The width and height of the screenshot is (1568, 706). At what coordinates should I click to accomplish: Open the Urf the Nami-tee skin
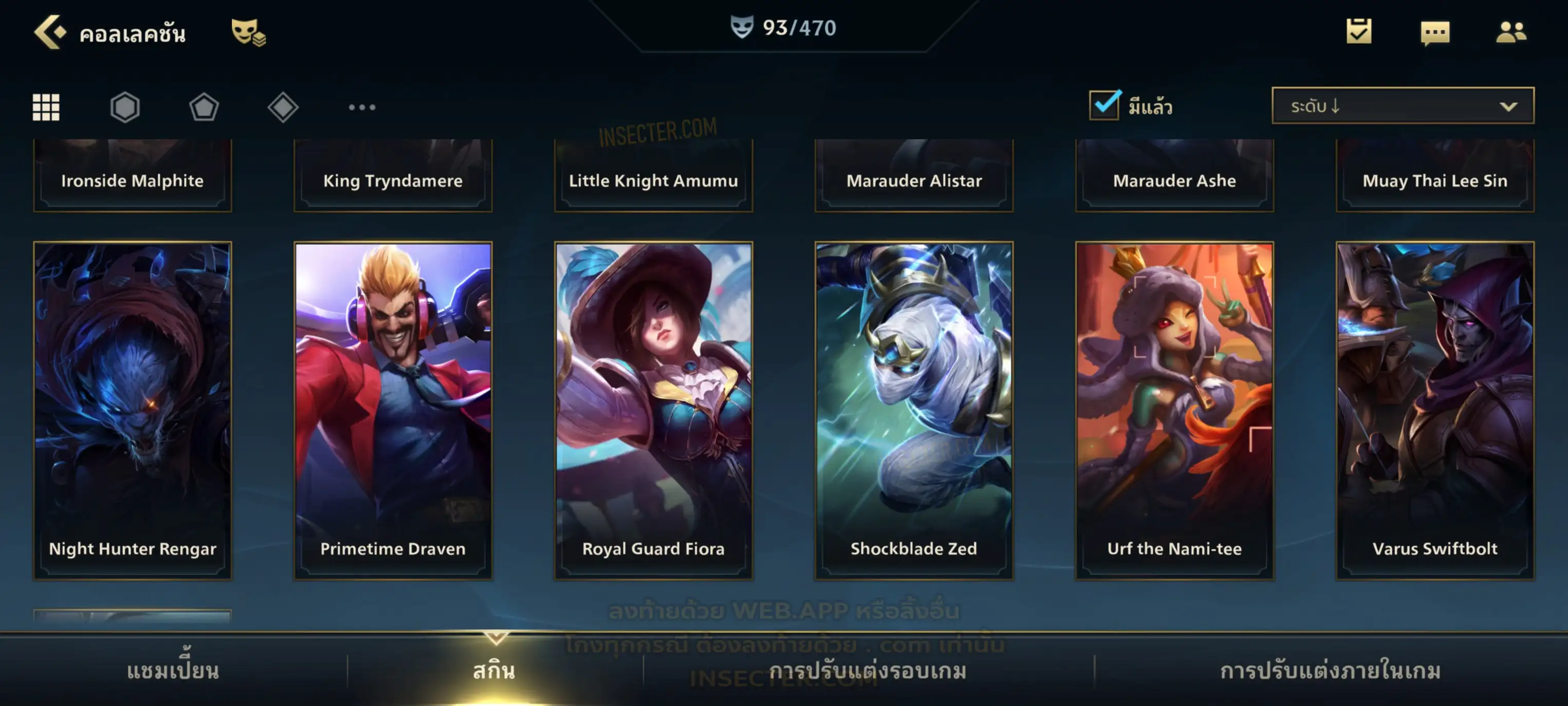[x=1175, y=410]
